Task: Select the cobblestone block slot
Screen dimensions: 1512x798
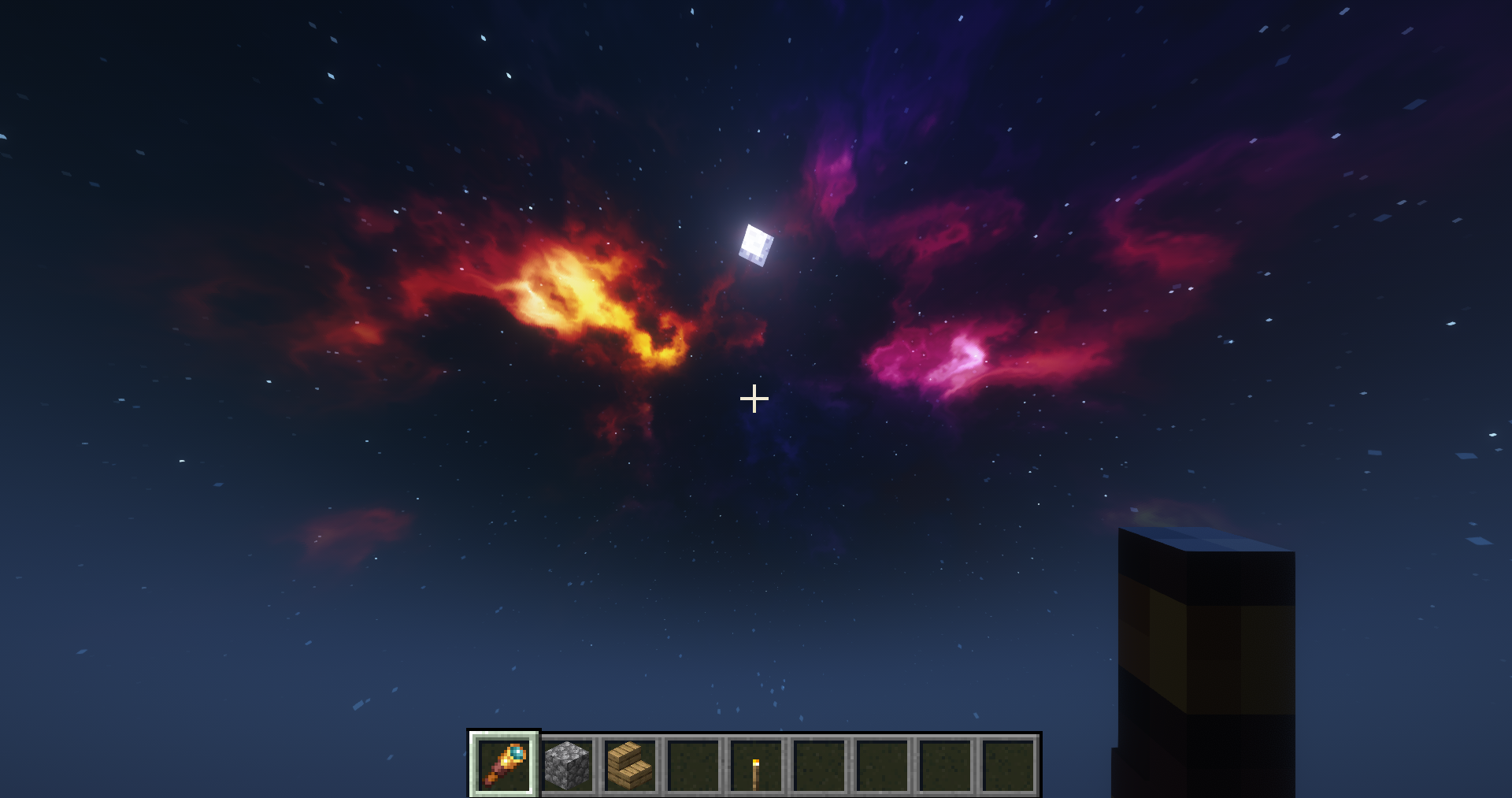Action: point(567,764)
